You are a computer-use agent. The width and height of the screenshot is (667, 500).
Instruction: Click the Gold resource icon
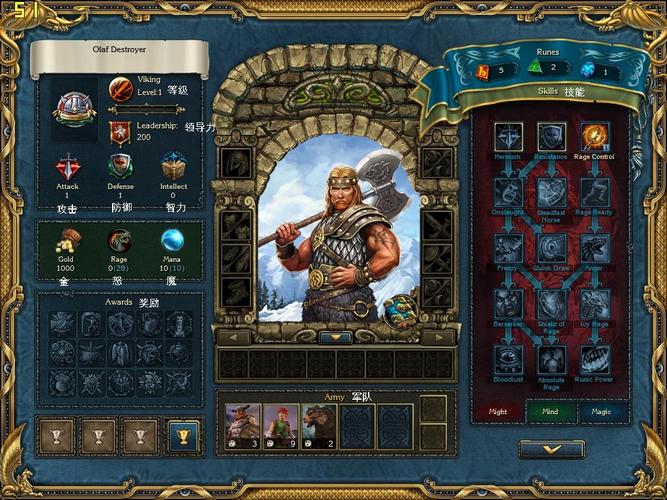click(x=68, y=240)
